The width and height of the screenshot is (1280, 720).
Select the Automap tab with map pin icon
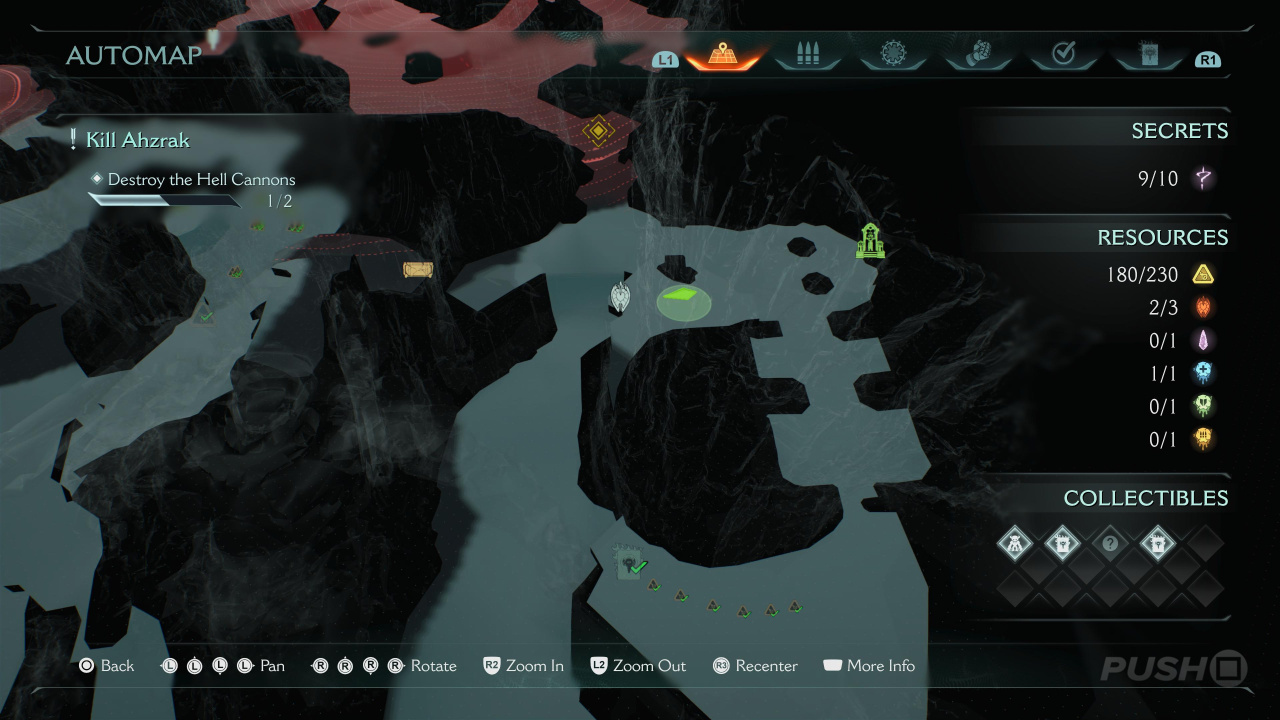720,55
